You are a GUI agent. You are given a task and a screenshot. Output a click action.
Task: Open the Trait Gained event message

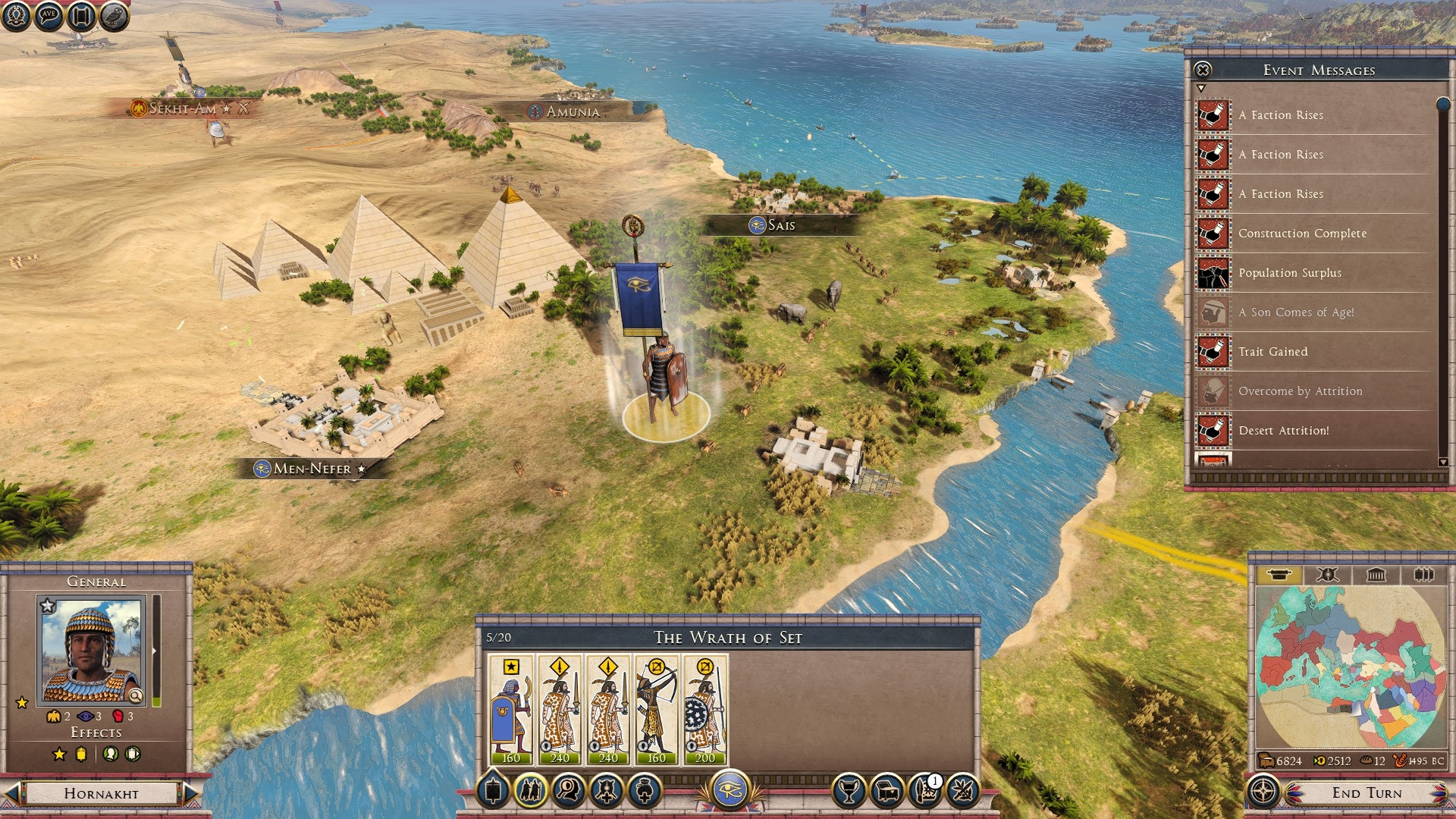1272,352
